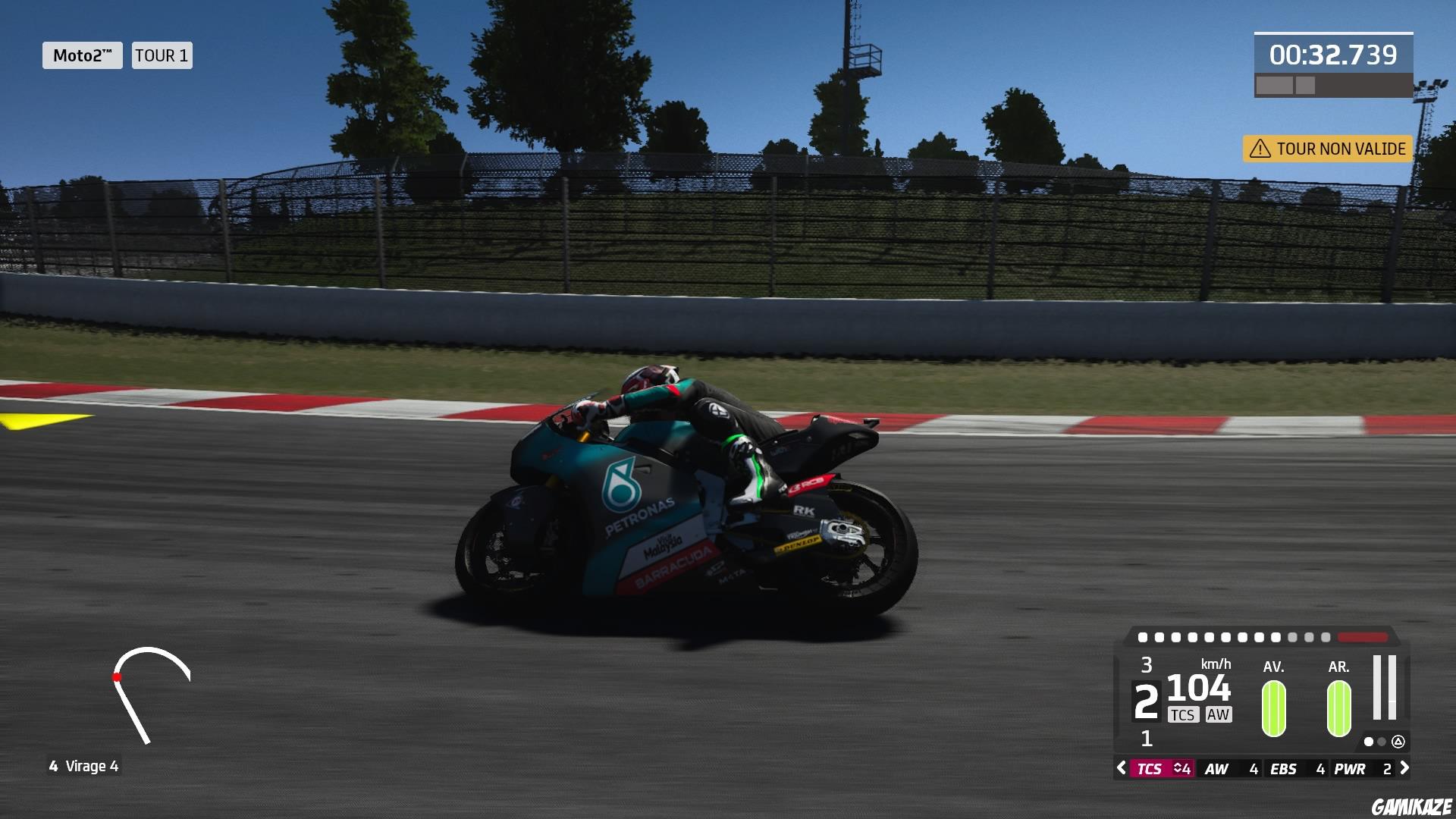Viewport: 1456px width, 819px height.
Task: Select the TOUR 1 lap indicator
Action: [x=162, y=55]
